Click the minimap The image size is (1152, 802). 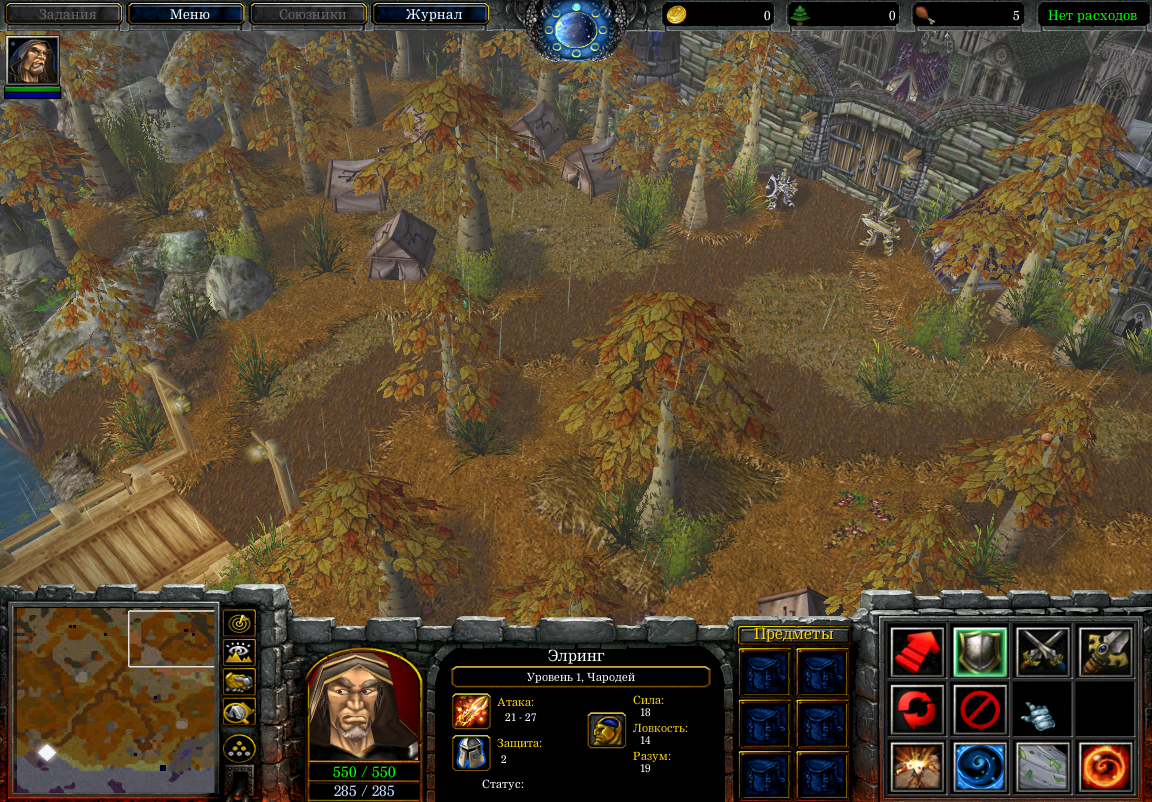pyautogui.click(x=112, y=691)
